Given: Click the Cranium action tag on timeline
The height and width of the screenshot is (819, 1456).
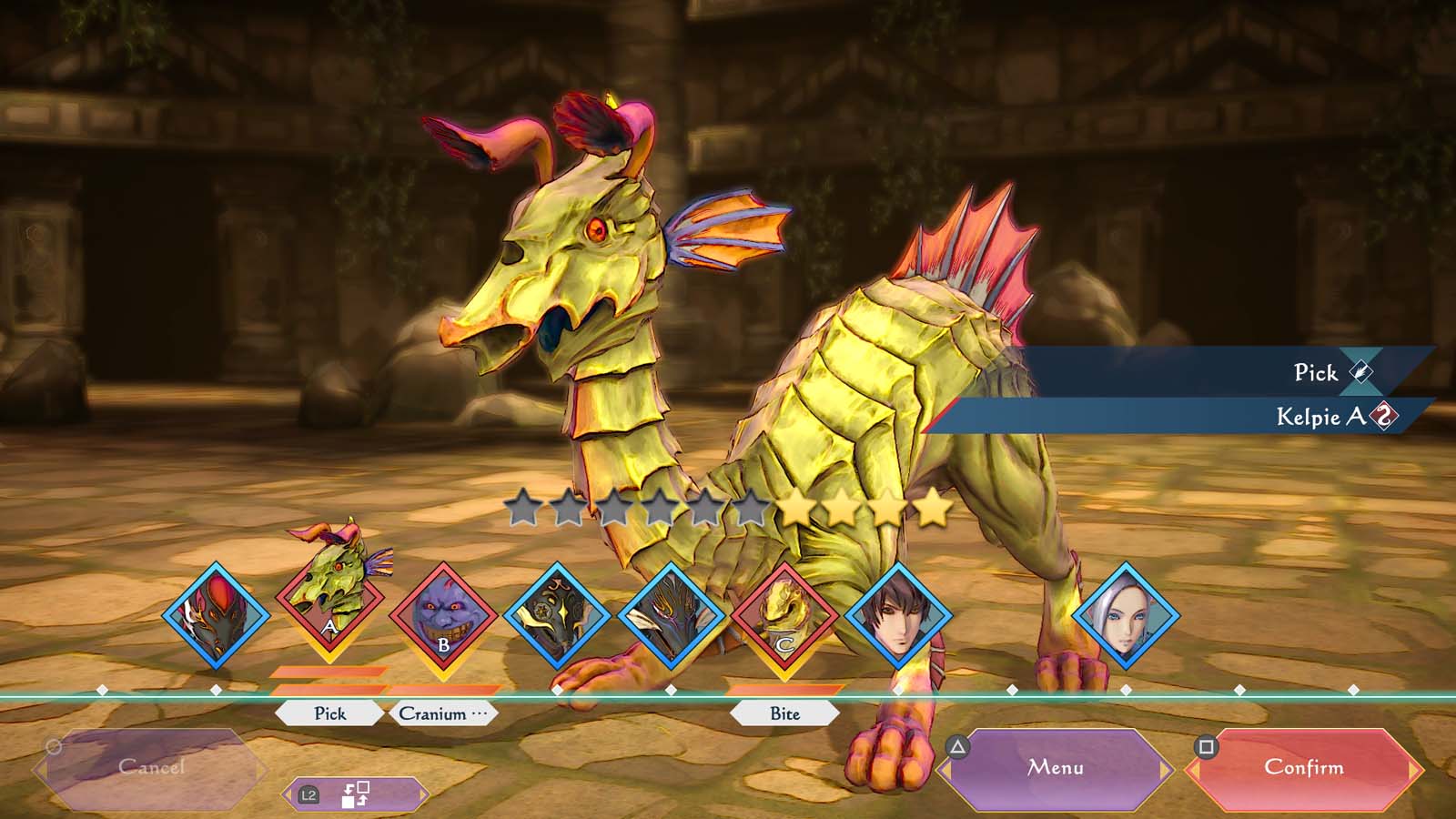Looking at the screenshot, I should (x=443, y=713).
